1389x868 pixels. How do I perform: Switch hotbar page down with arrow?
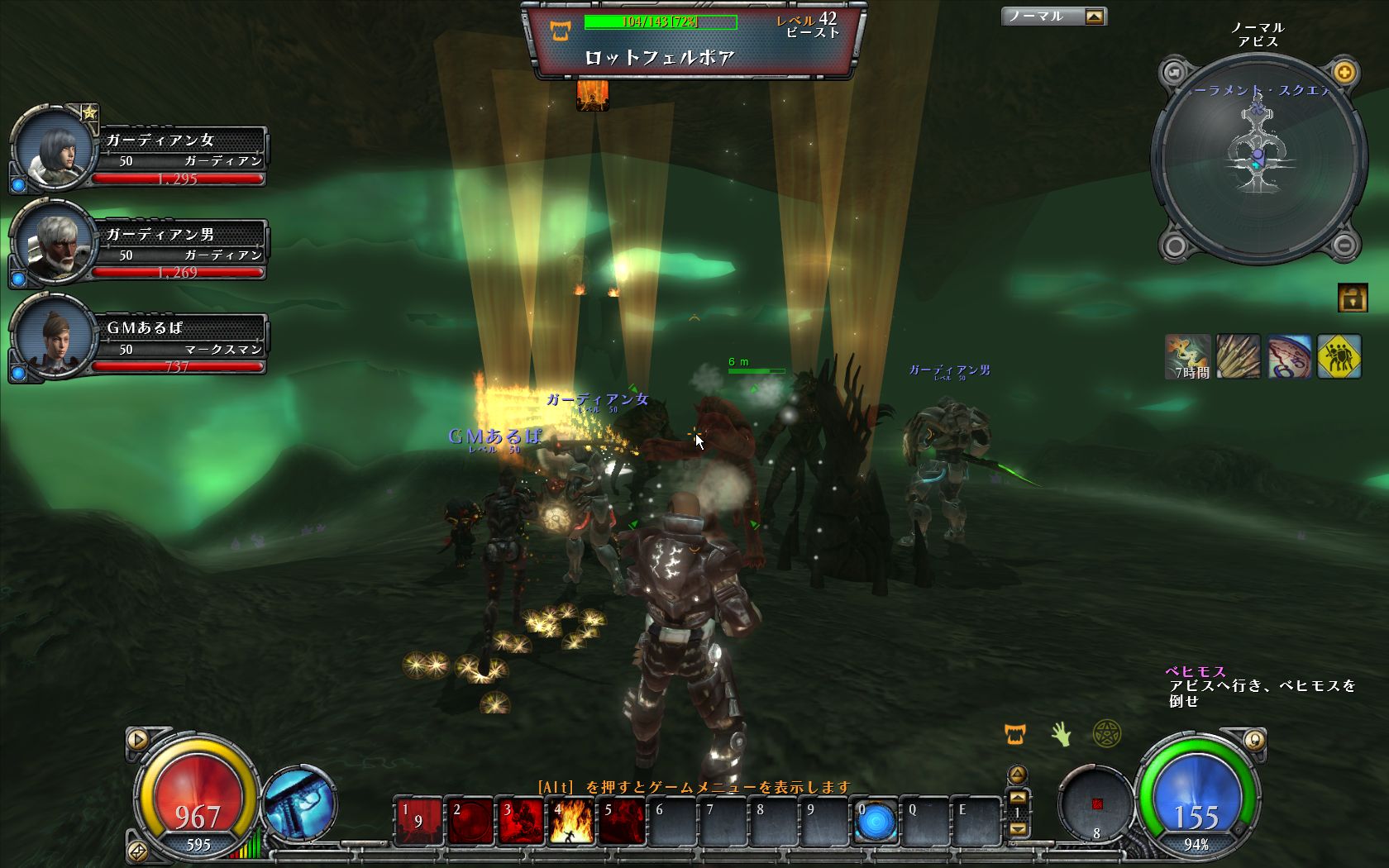[x=1018, y=828]
